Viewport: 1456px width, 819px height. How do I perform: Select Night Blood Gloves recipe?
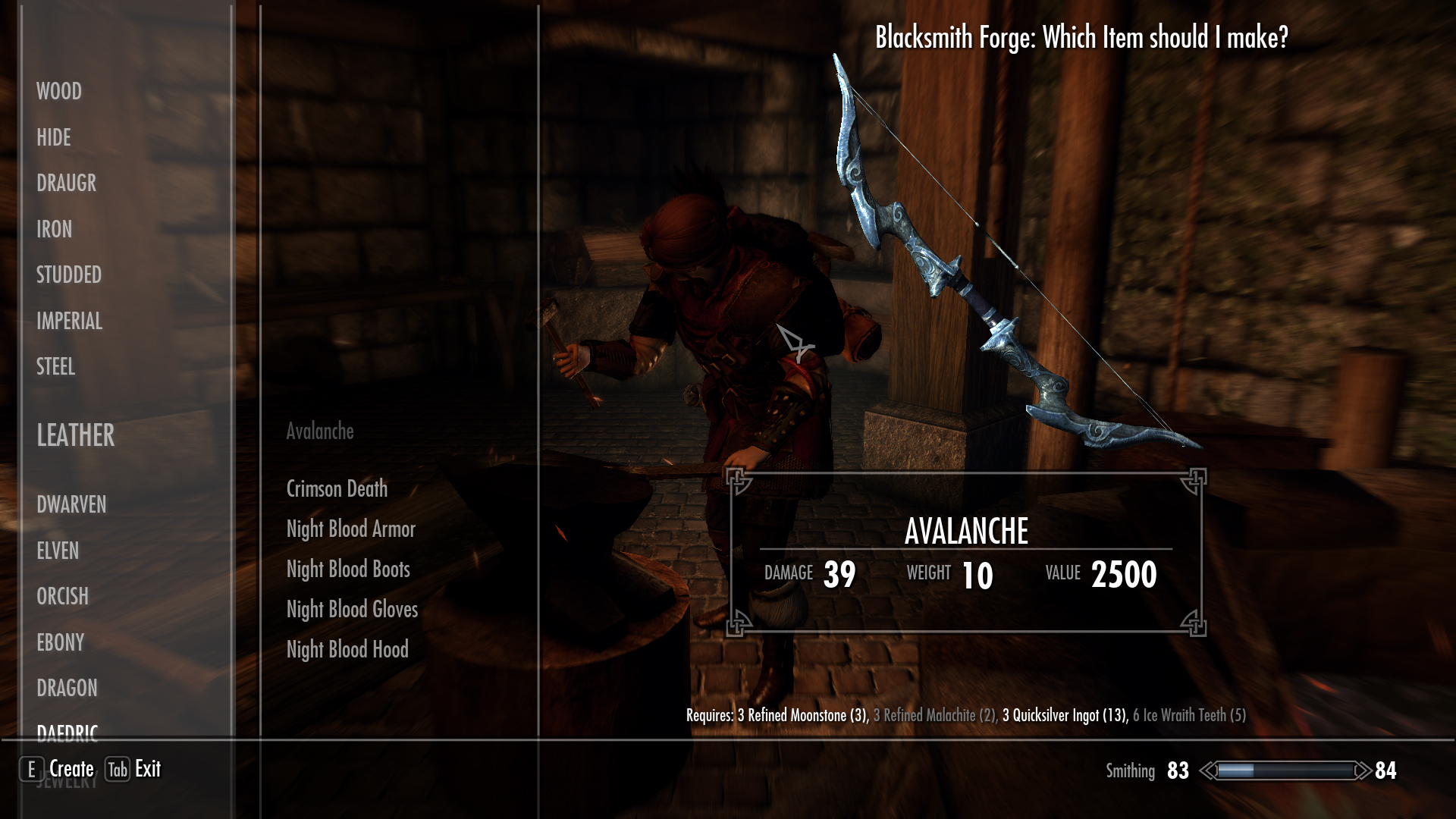coord(352,609)
